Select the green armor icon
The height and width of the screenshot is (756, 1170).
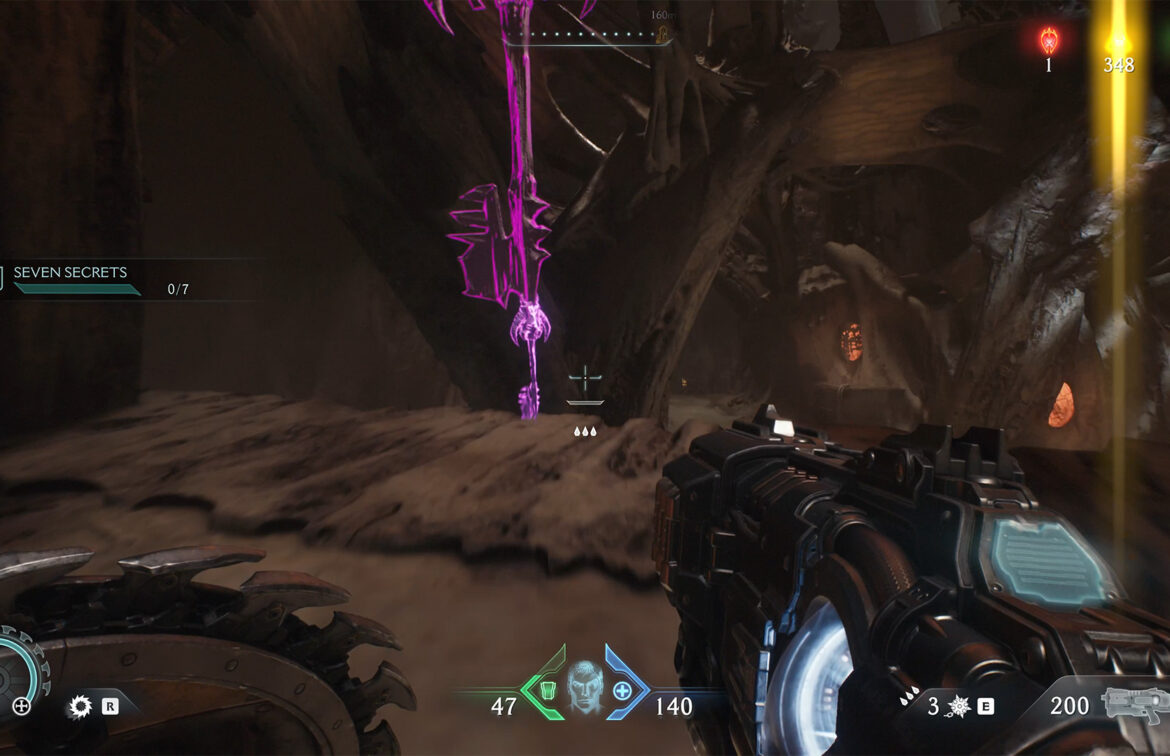(547, 689)
